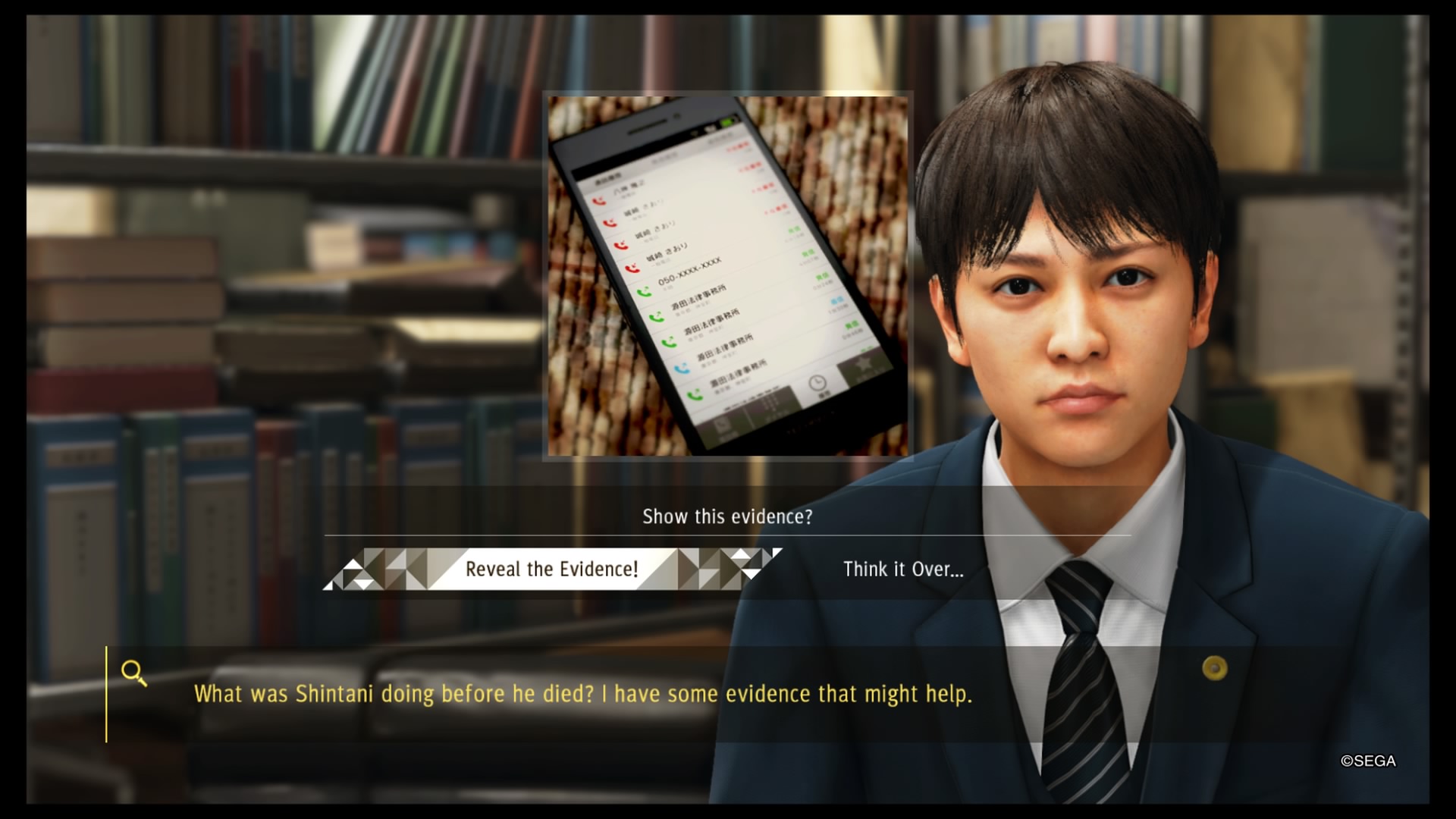Click the phone call log evidence image

click(x=728, y=275)
